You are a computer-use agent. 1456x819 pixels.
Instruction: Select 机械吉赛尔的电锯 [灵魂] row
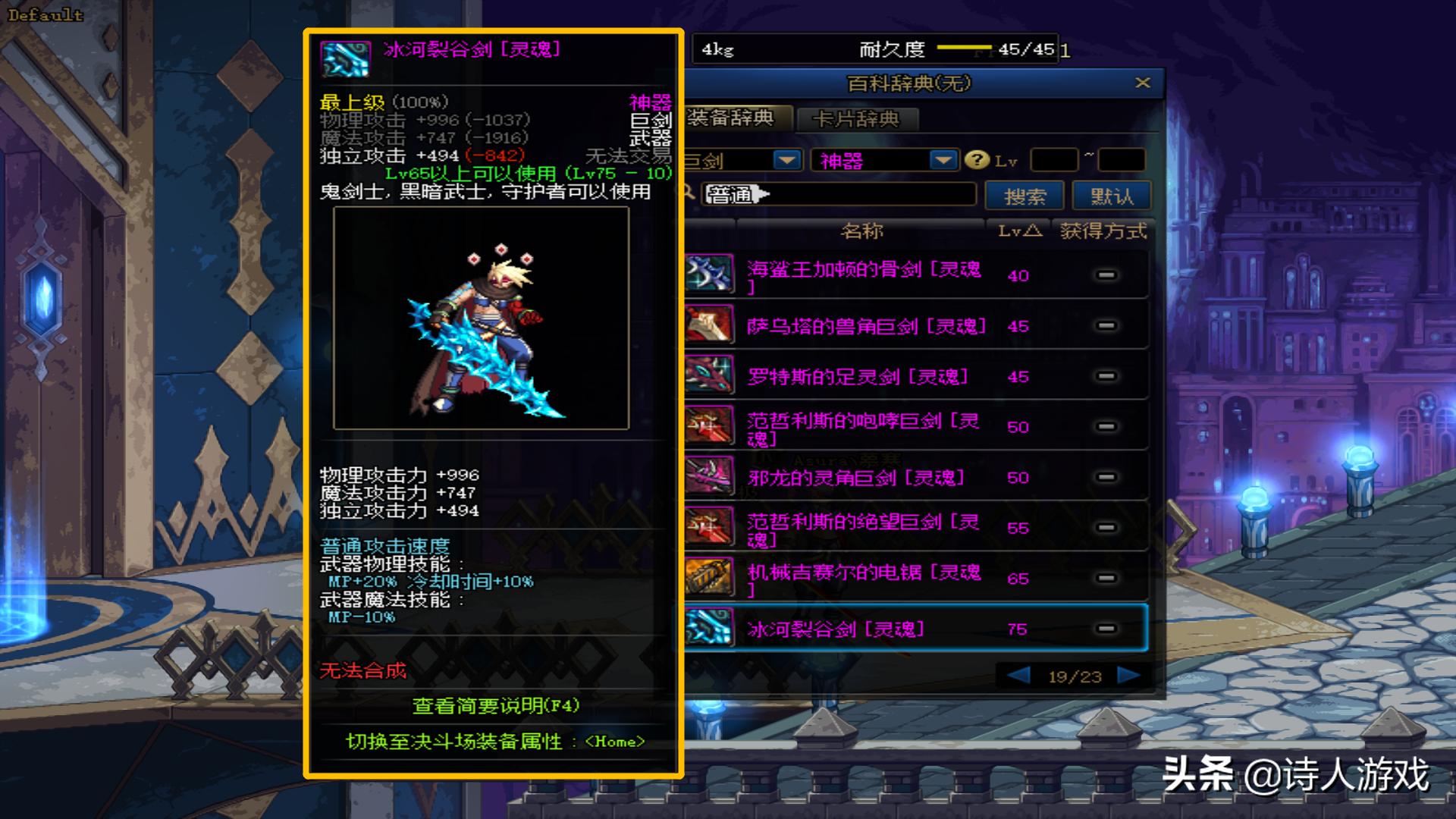pyautogui.click(x=863, y=579)
